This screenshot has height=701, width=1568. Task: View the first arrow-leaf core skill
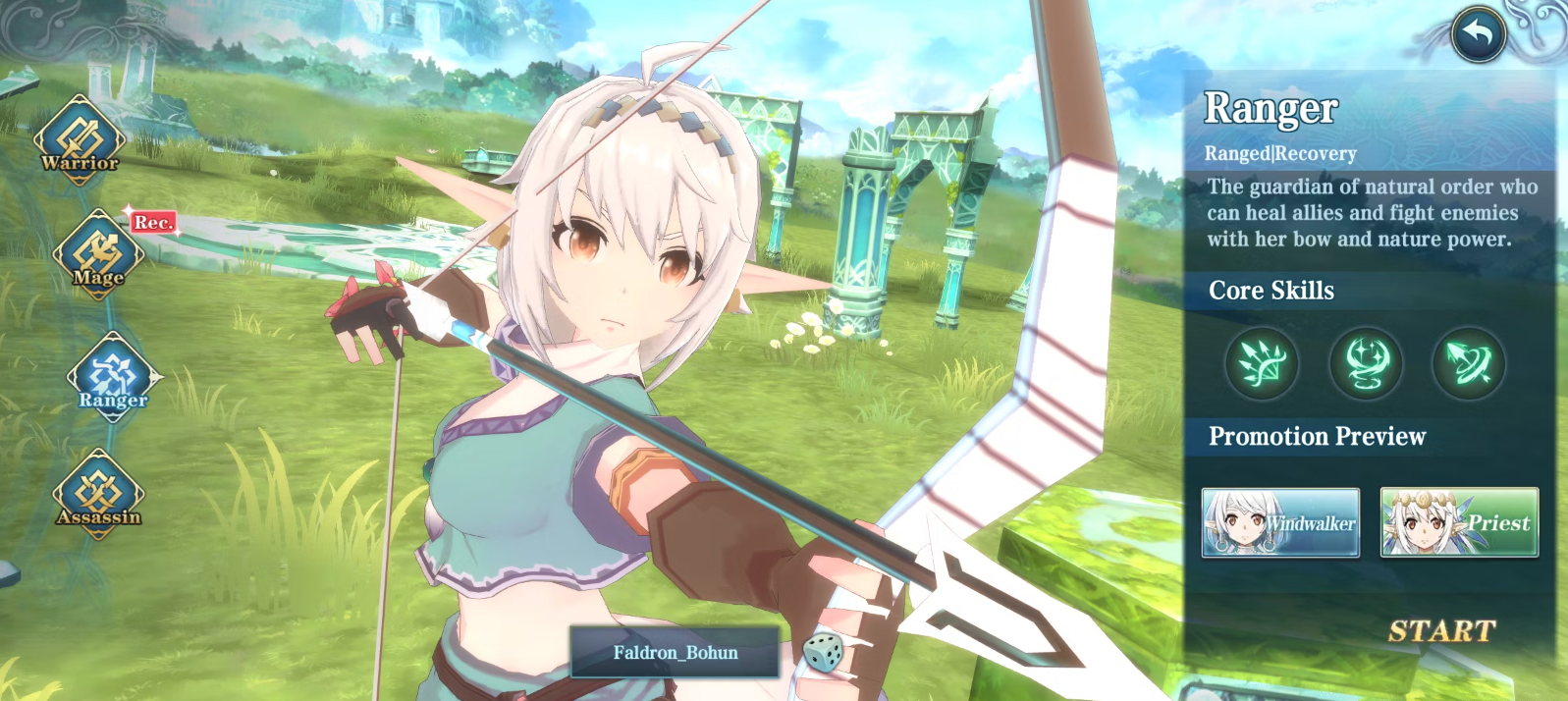pyautogui.click(x=1262, y=363)
